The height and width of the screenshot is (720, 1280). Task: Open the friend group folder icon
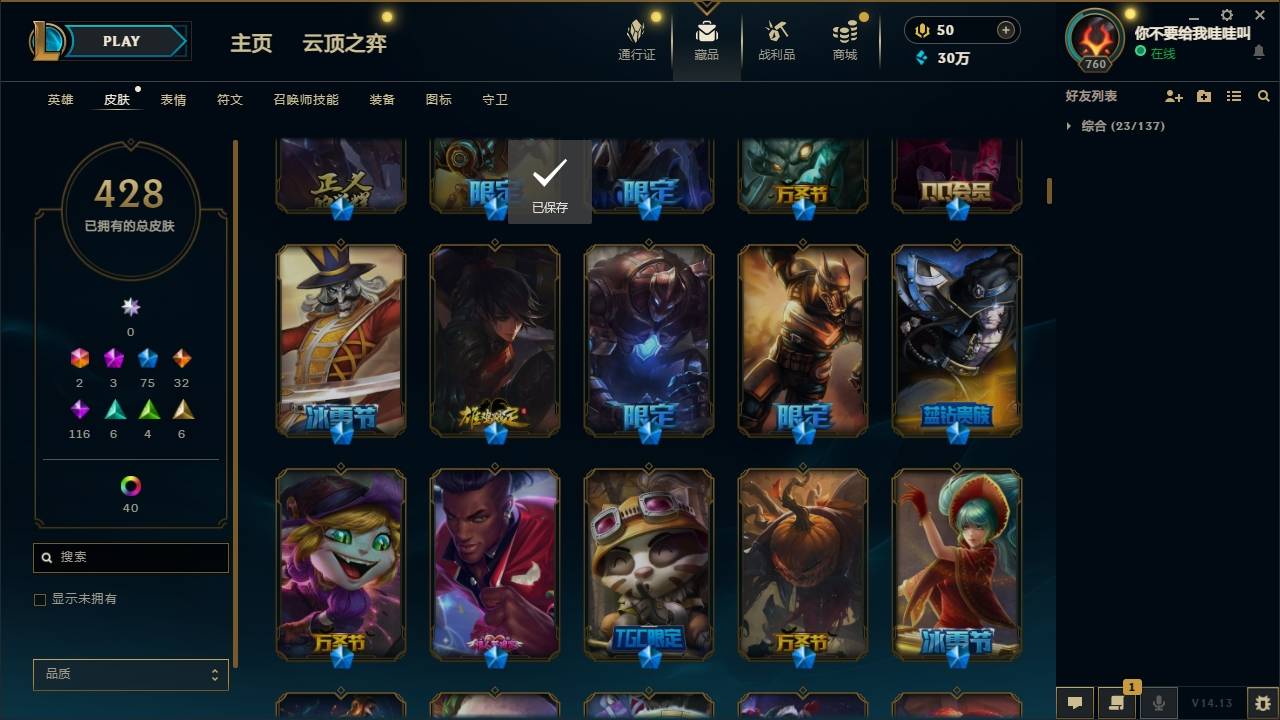[x=1202, y=95]
